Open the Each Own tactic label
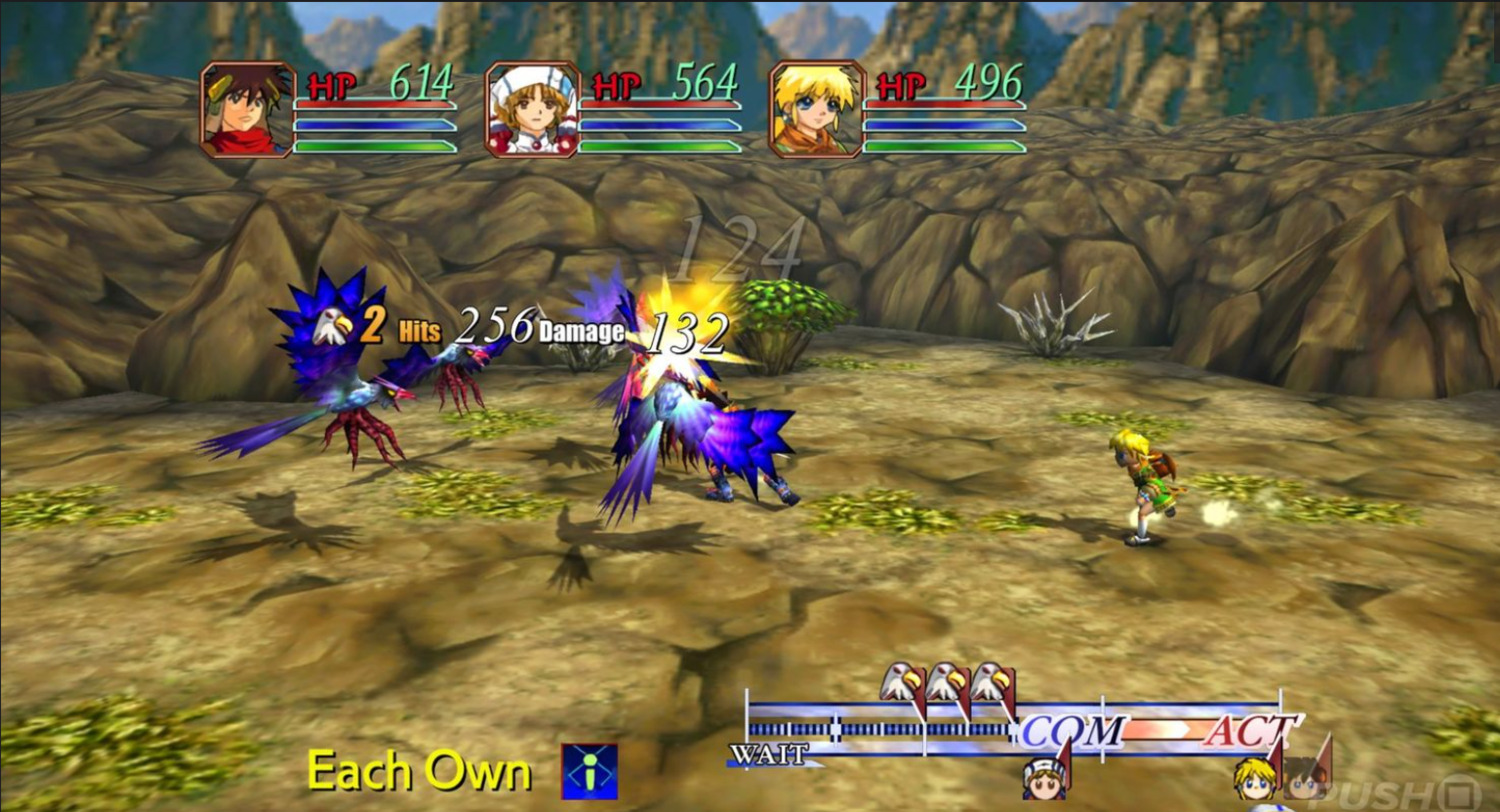Screen dimensions: 1500x812 click(x=418, y=771)
